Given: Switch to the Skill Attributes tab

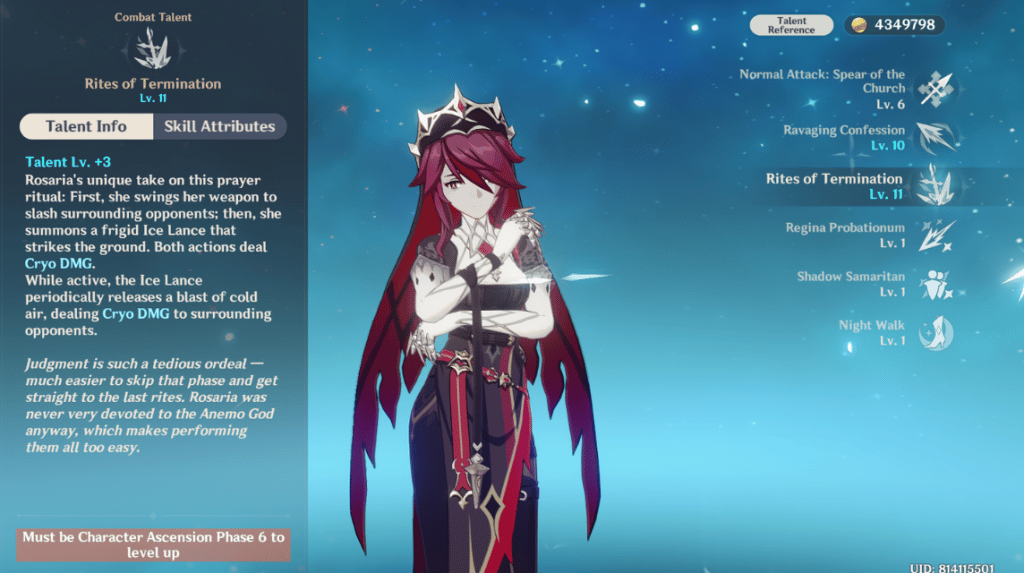Looking at the screenshot, I should (x=220, y=127).
